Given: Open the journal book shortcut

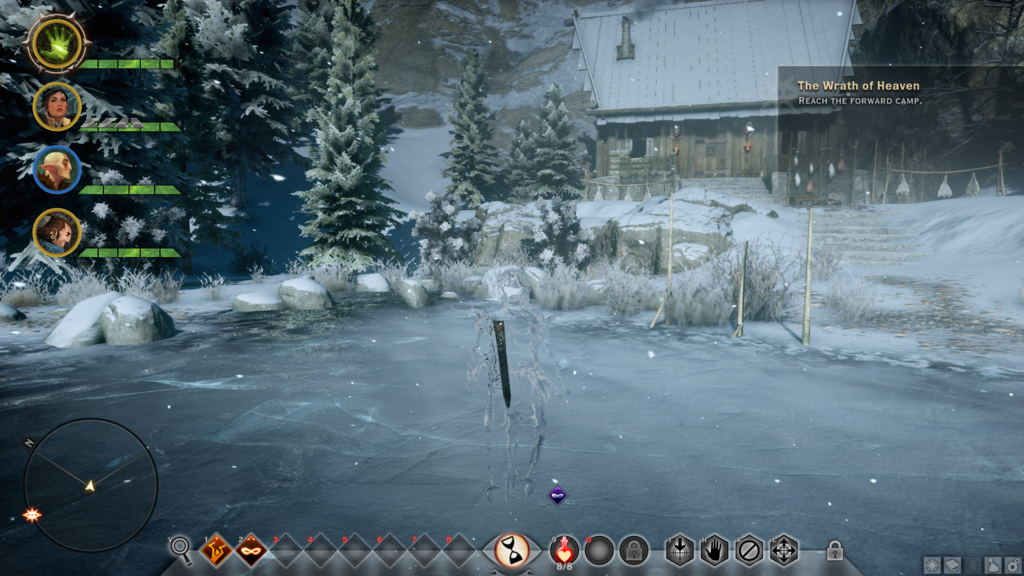Looking at the screenshot, I should 952,565.
